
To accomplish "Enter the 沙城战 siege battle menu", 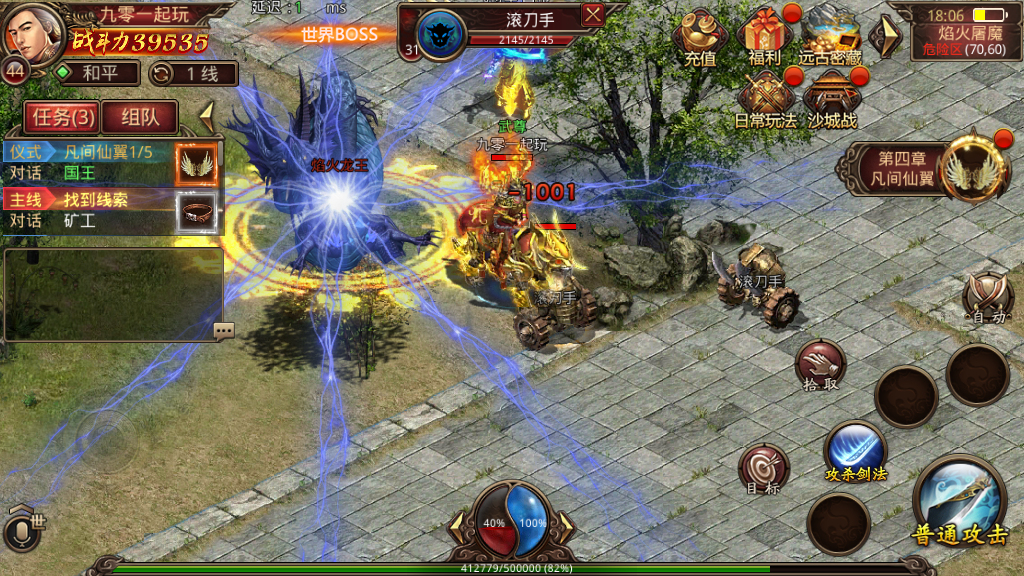I will click(x=830, y=100).
